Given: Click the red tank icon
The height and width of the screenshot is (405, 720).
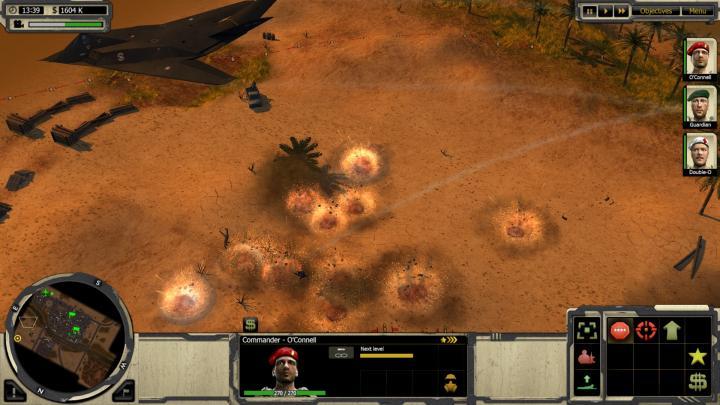Looking at the screenshot, I should (x=587, y=356).
